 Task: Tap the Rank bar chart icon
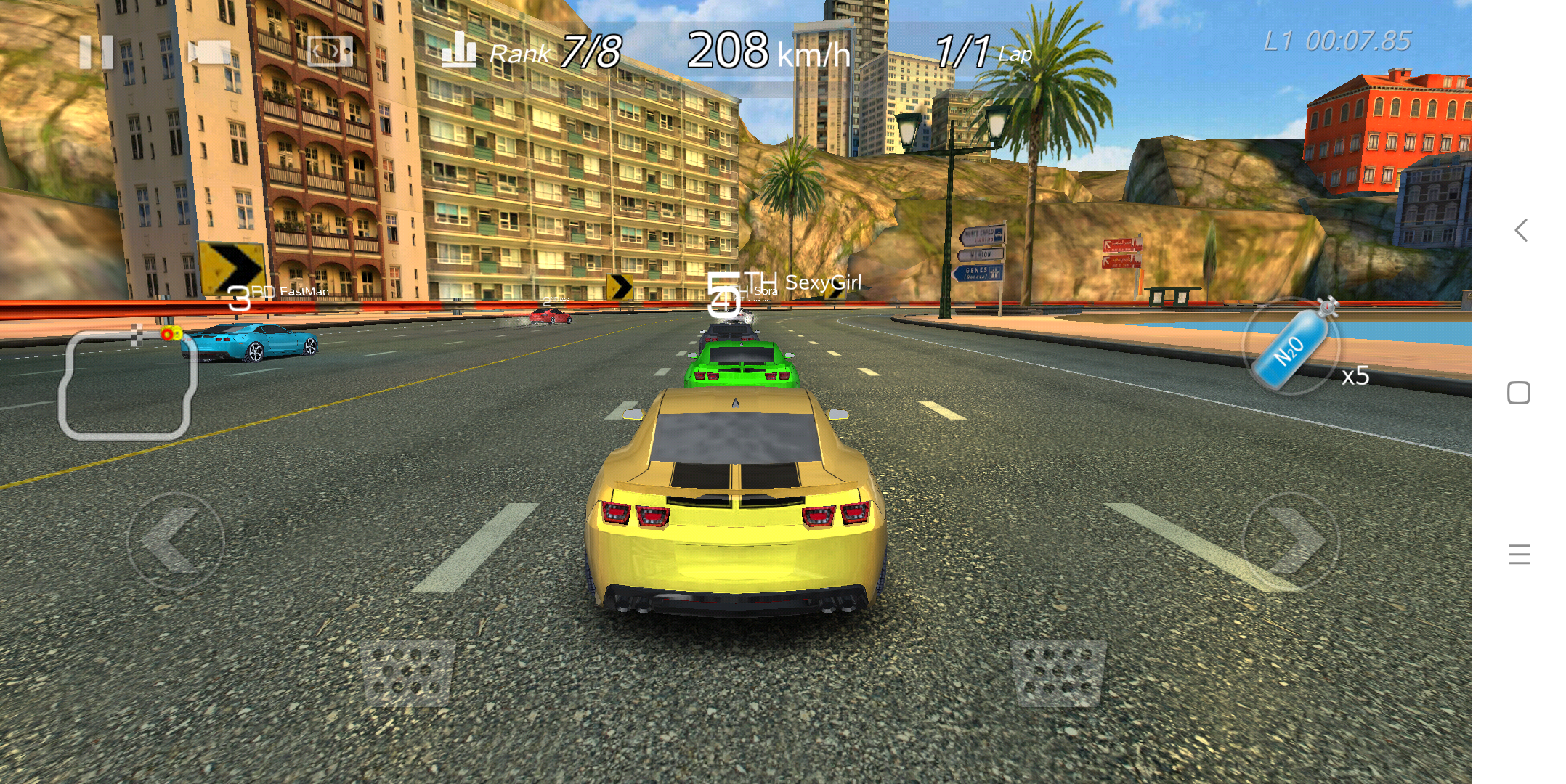click(x=461, y=51)
